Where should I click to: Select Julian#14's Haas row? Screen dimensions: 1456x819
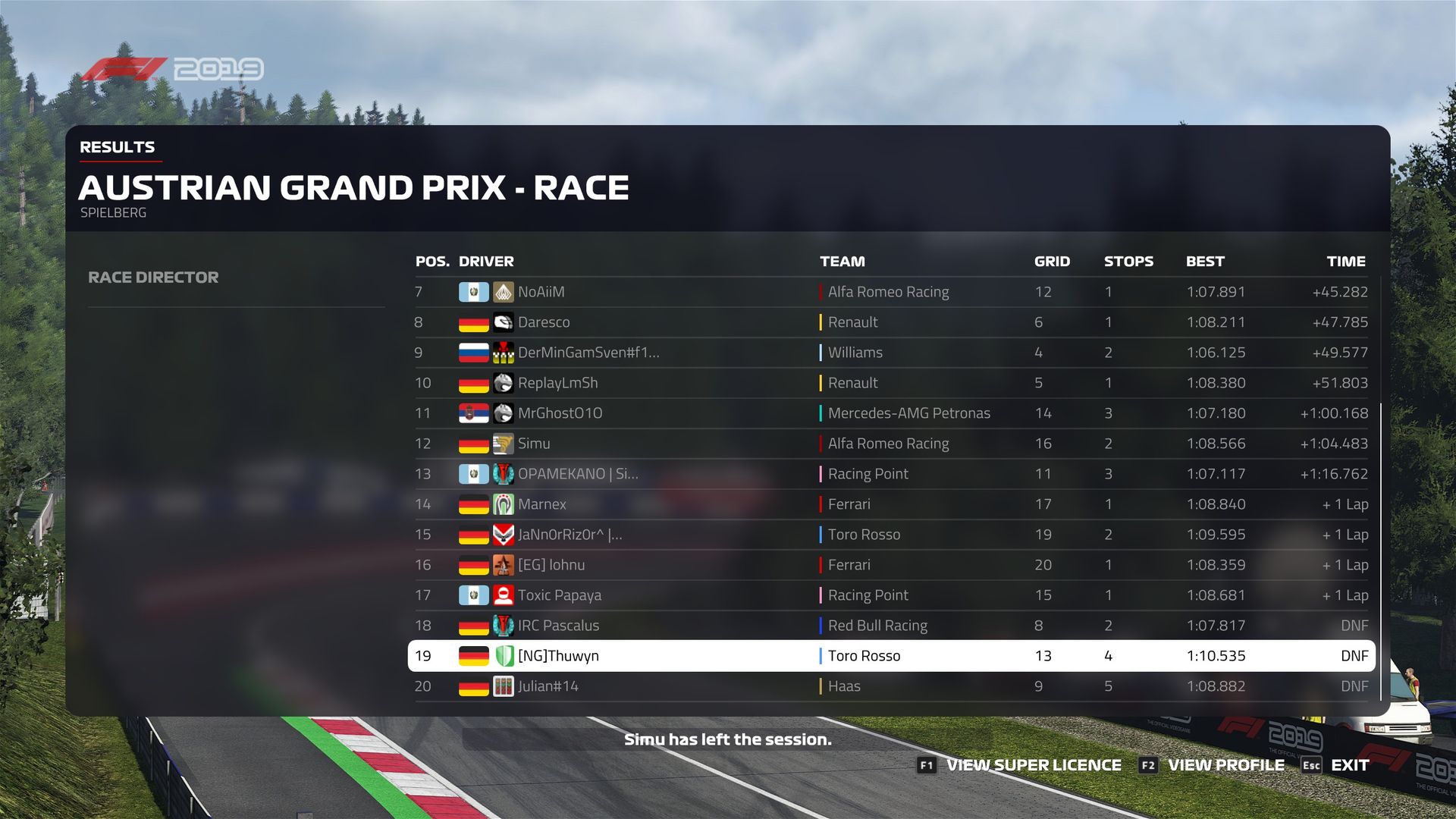tap(891, 686)
